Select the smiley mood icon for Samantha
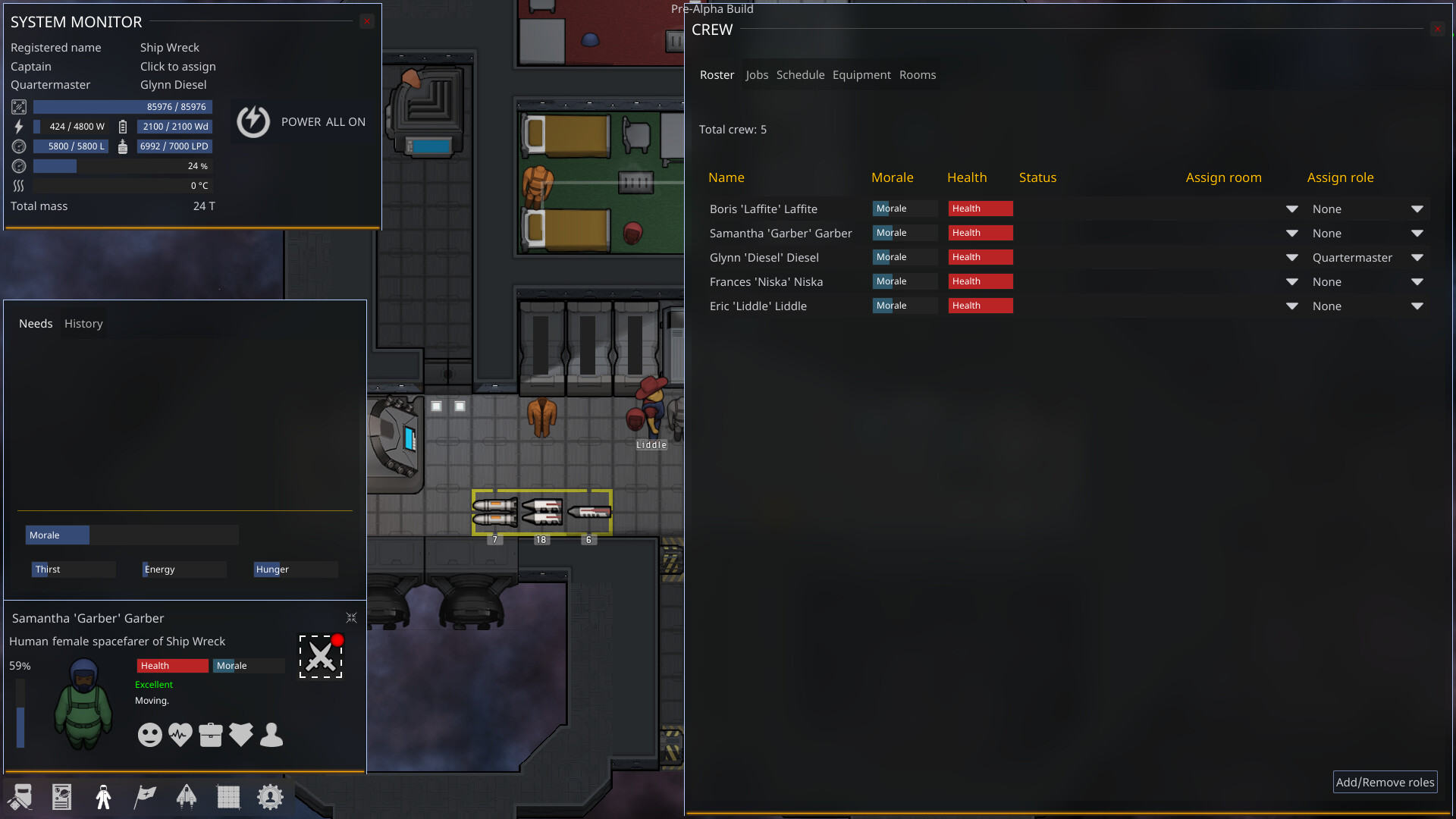Viewport: 1456px width, 819px height. point(149,734)
